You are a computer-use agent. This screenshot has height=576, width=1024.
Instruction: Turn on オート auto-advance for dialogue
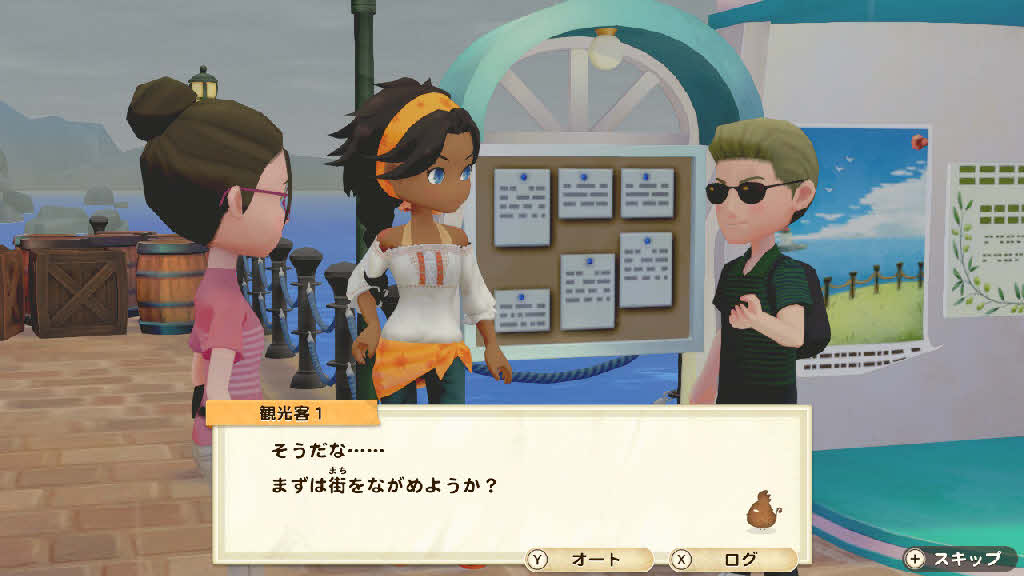click(588, 560)
